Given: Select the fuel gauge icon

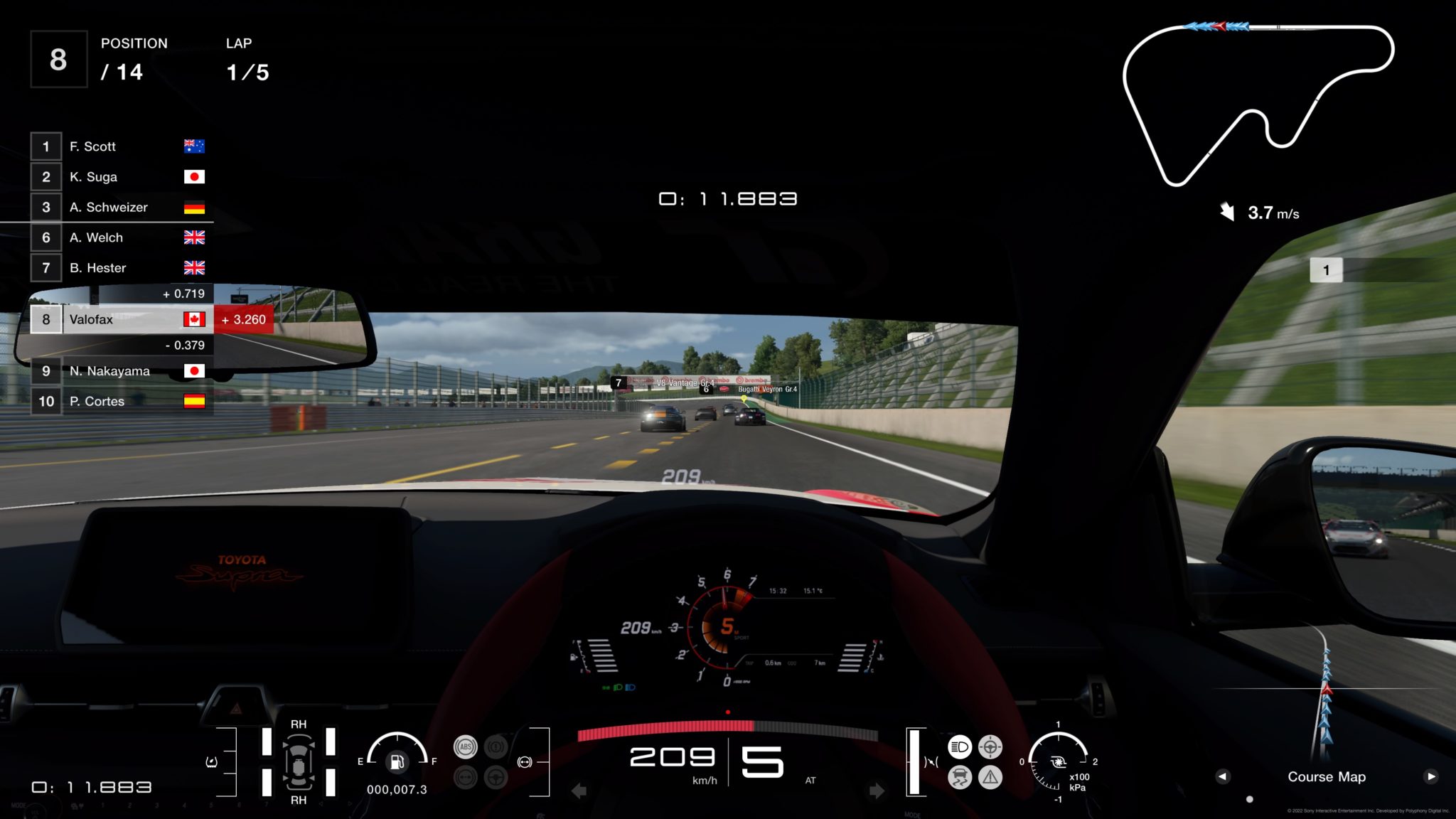Looking at the screenshot, I should pyautogui.click(x=397, y=762).
